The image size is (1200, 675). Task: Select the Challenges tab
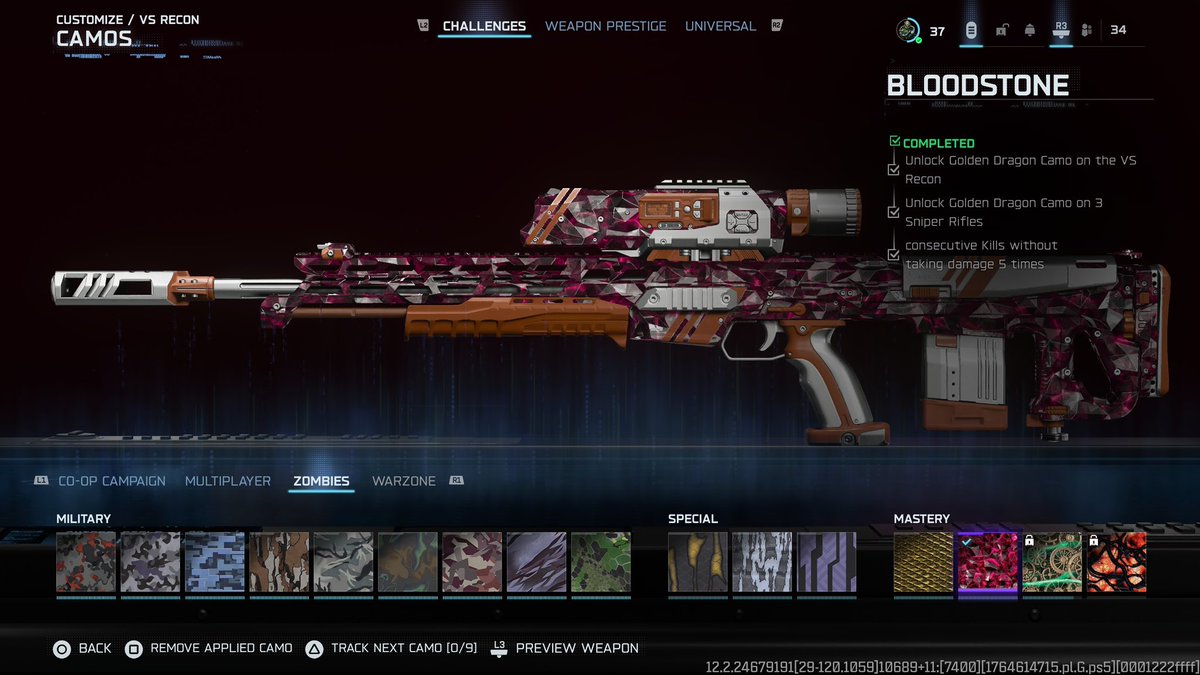485,26
